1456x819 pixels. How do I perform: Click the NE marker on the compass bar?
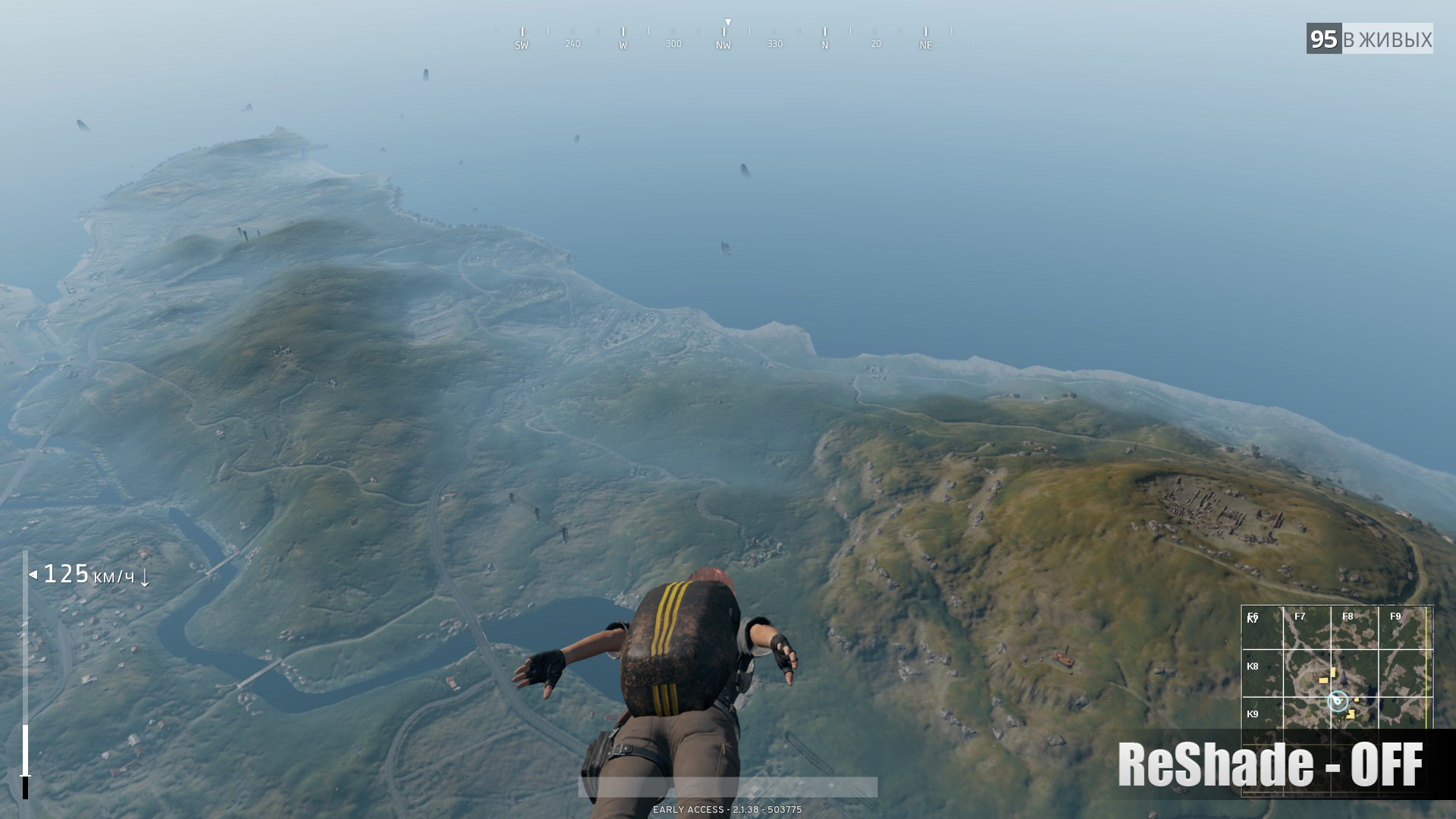[924, 45]
